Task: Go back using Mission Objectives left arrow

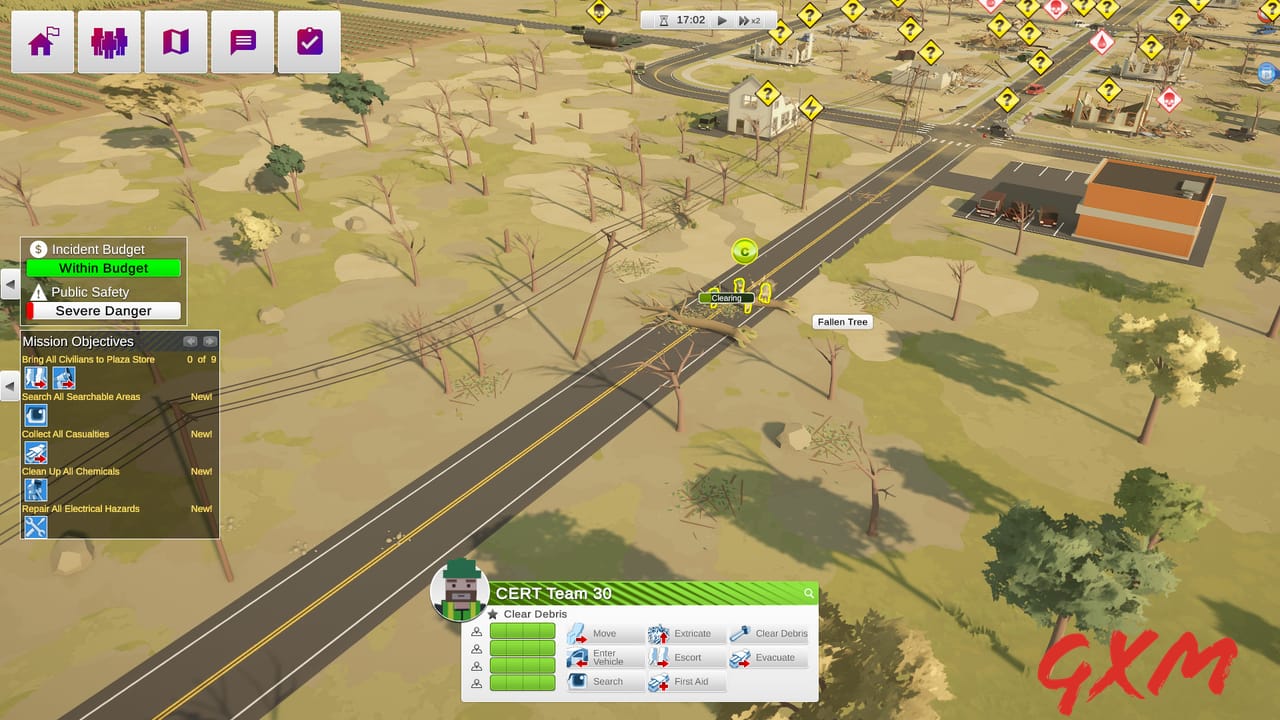Action: tap(190, 341)
